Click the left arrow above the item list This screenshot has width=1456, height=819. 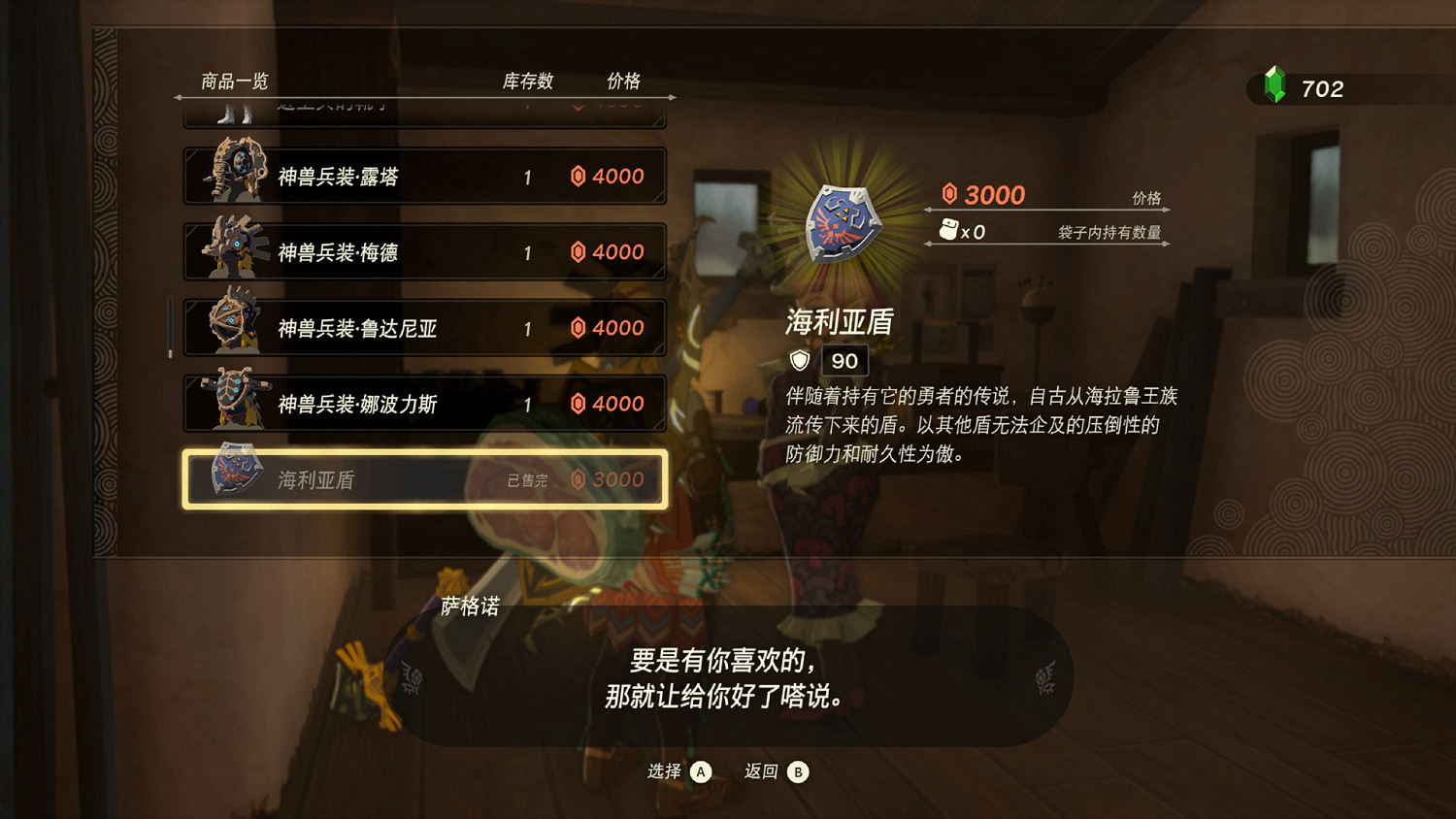[180, 98]
